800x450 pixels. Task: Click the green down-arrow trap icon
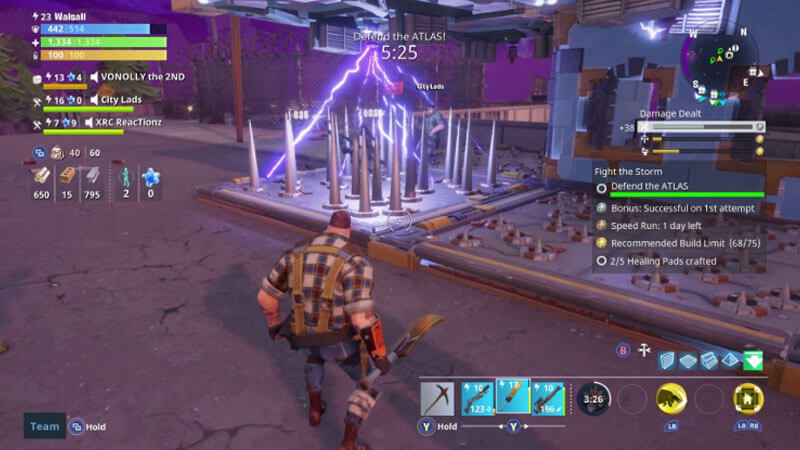tap(752, 361)
